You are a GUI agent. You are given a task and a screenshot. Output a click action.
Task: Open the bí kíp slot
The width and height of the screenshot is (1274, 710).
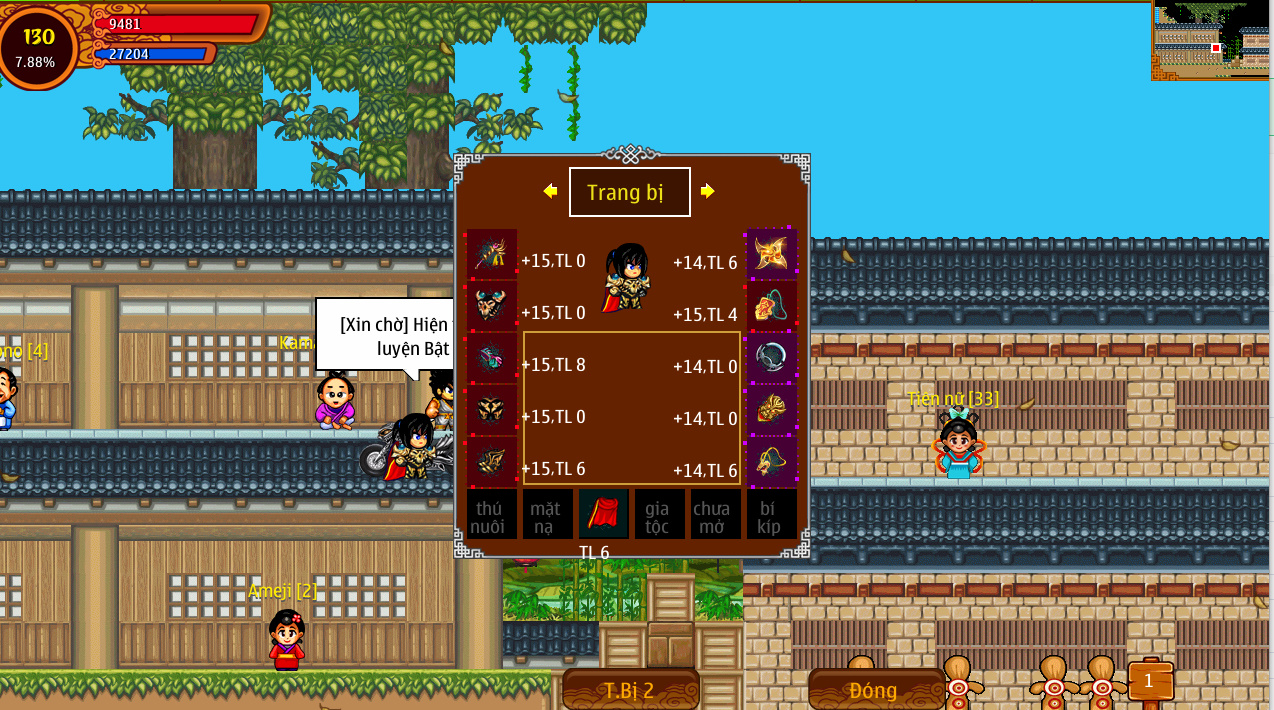(x=771, y=515)
